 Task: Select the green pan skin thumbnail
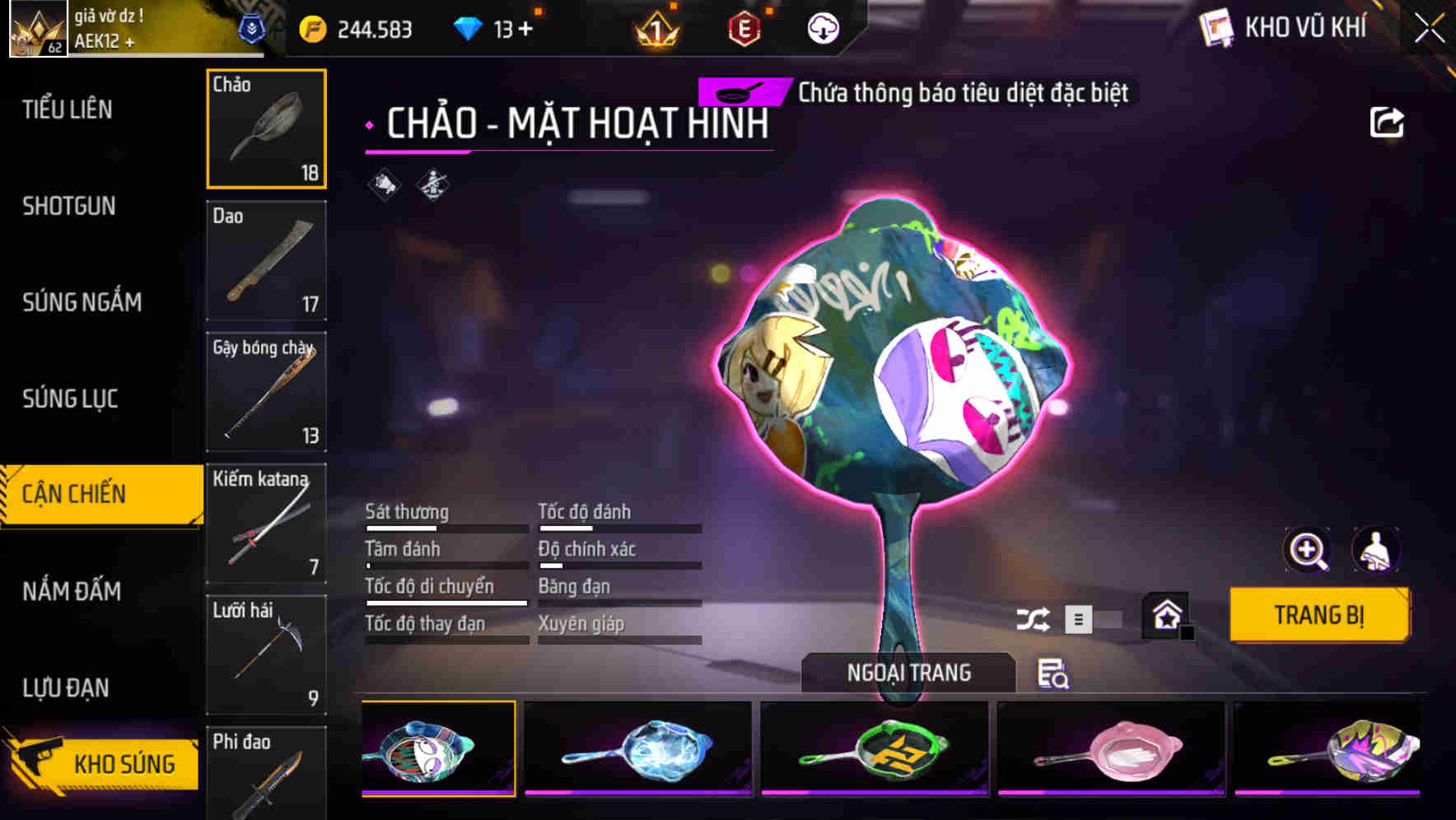875,748
